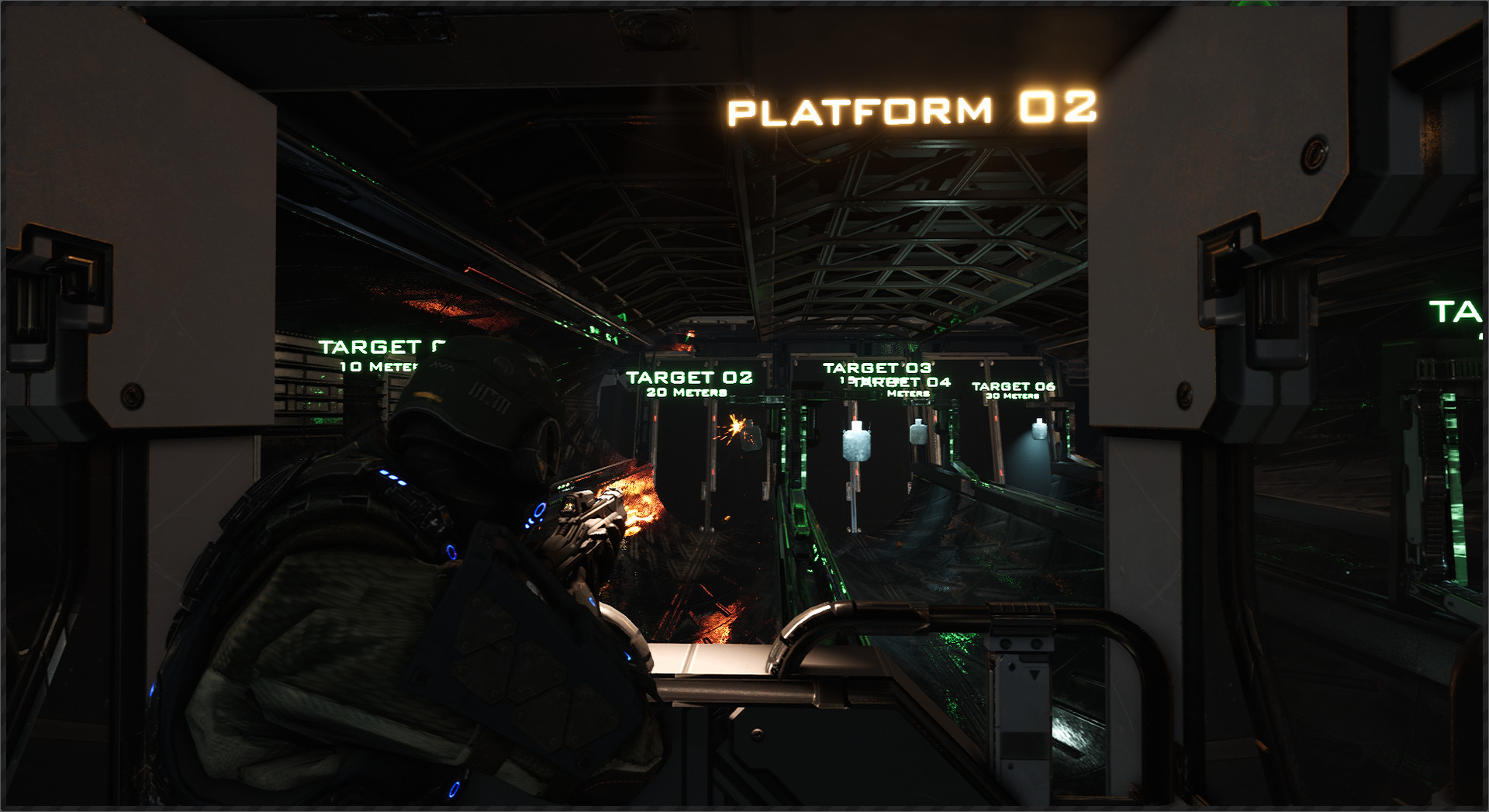This screenshot has width=1489, height=812.
Task: Click the TARGET 03 display
Action: (879, 366)
